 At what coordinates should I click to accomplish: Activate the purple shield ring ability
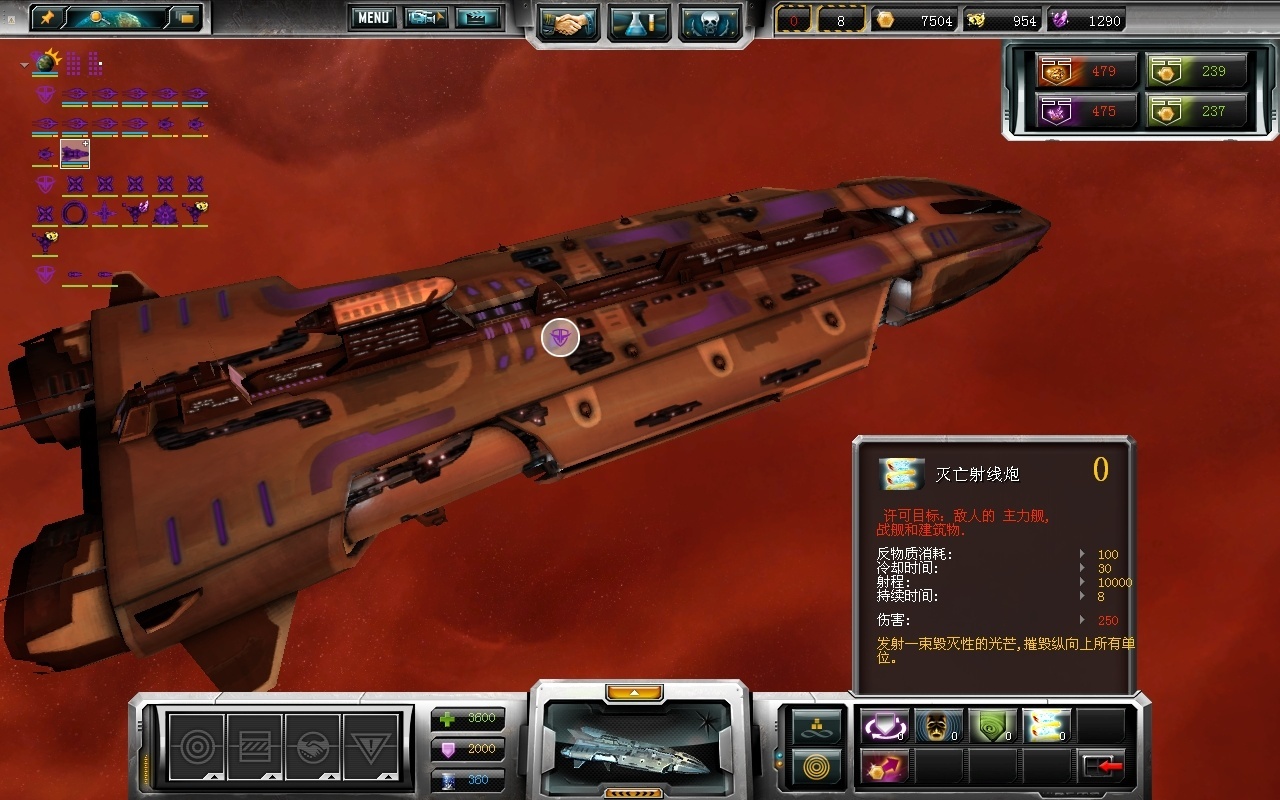[x=884, y=726]
